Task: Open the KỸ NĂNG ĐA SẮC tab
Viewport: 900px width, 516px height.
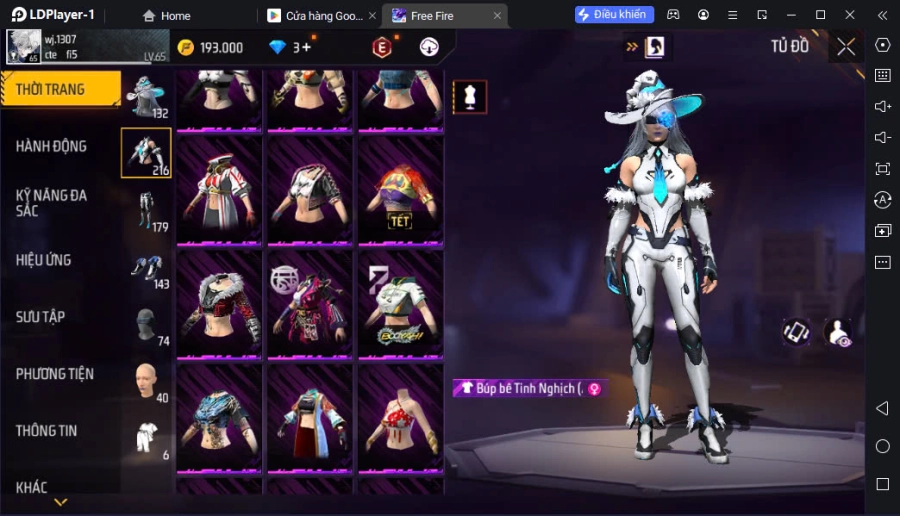Action: click(52, 203)
